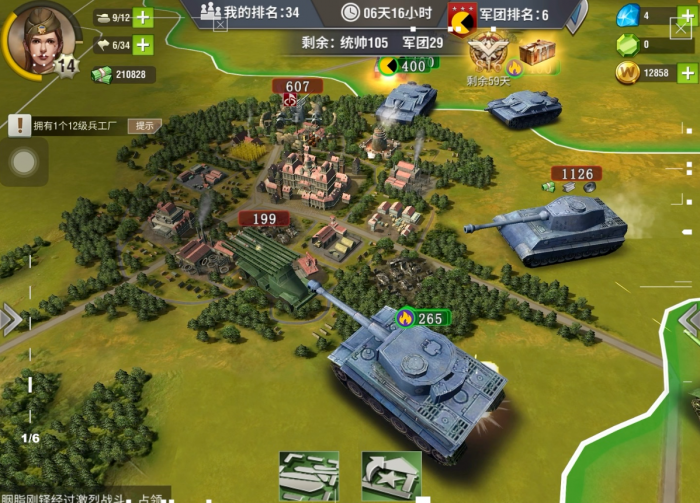Expand the right side panel arrow
The width and height of the screenshot is (700, 503).
click(x=690, y=322)
